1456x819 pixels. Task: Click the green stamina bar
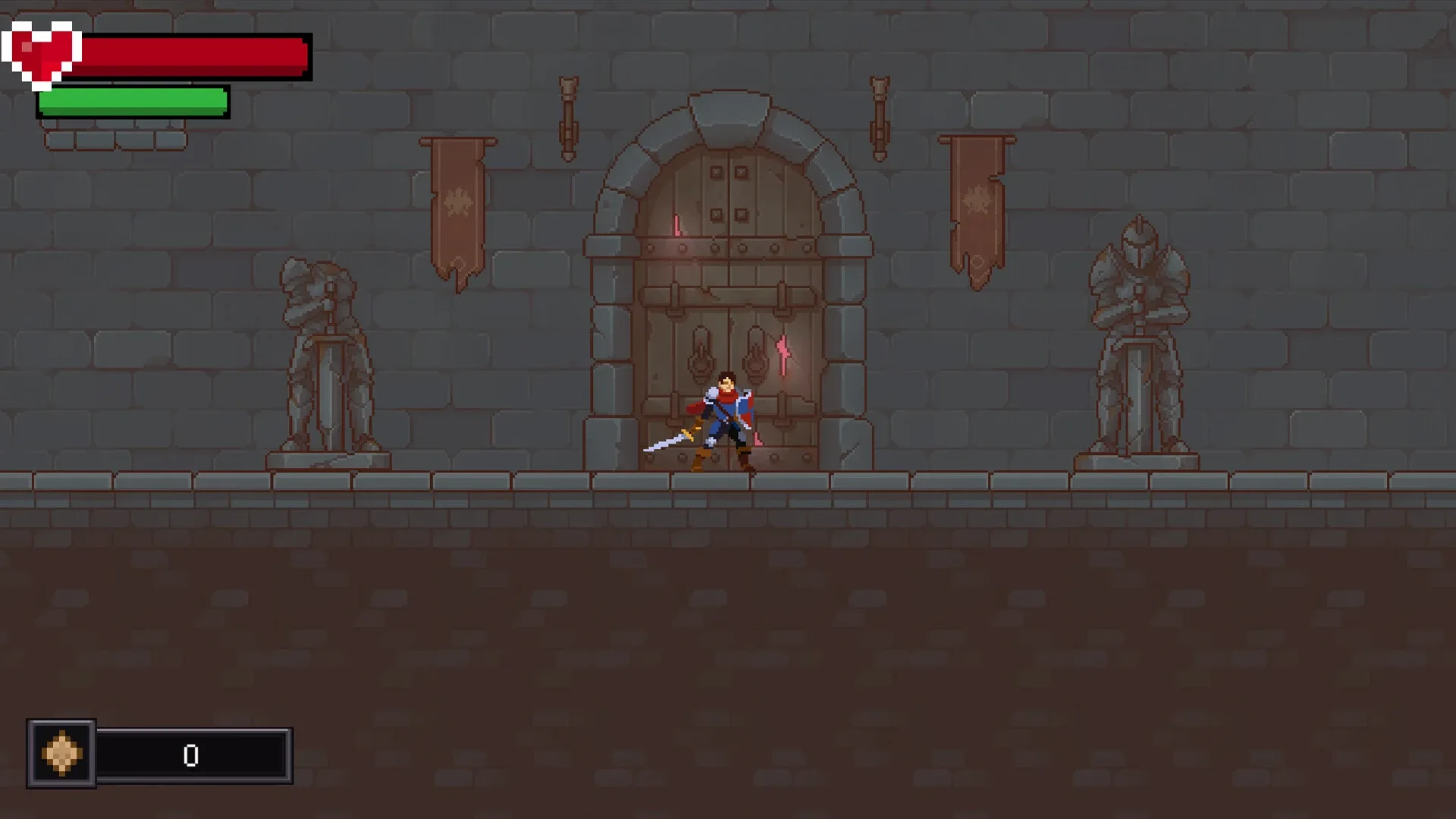click(x=133, y=101)
